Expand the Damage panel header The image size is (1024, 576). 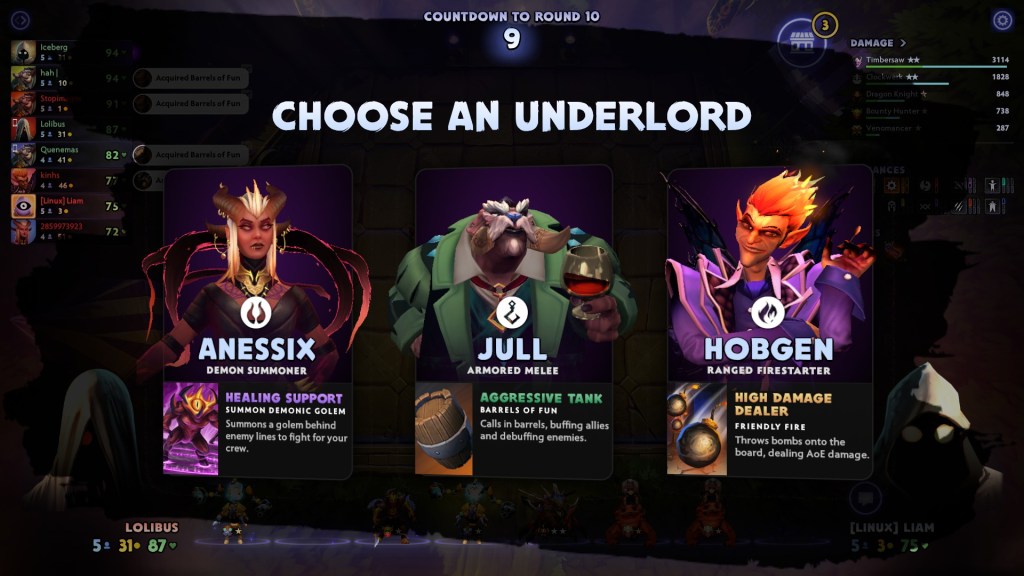pyautogui.click(x=878, y=43)
